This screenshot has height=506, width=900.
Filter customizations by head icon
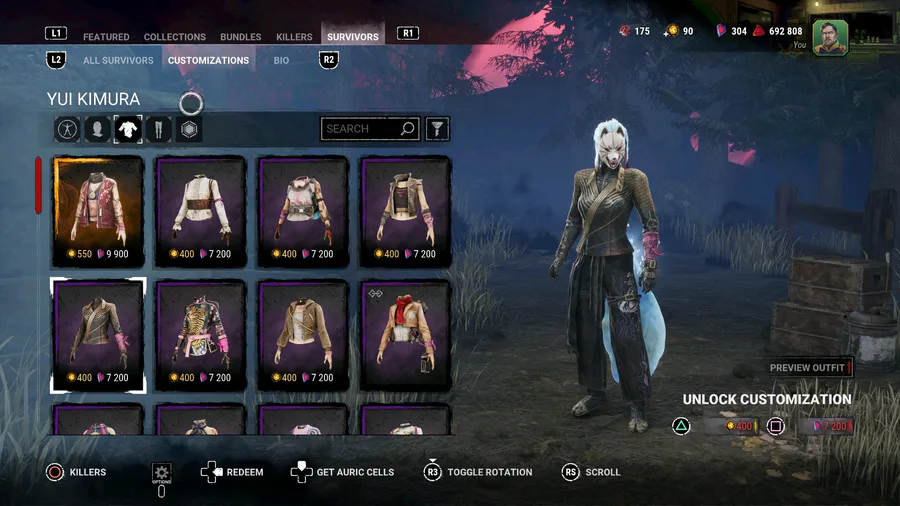tap(98, 129)
